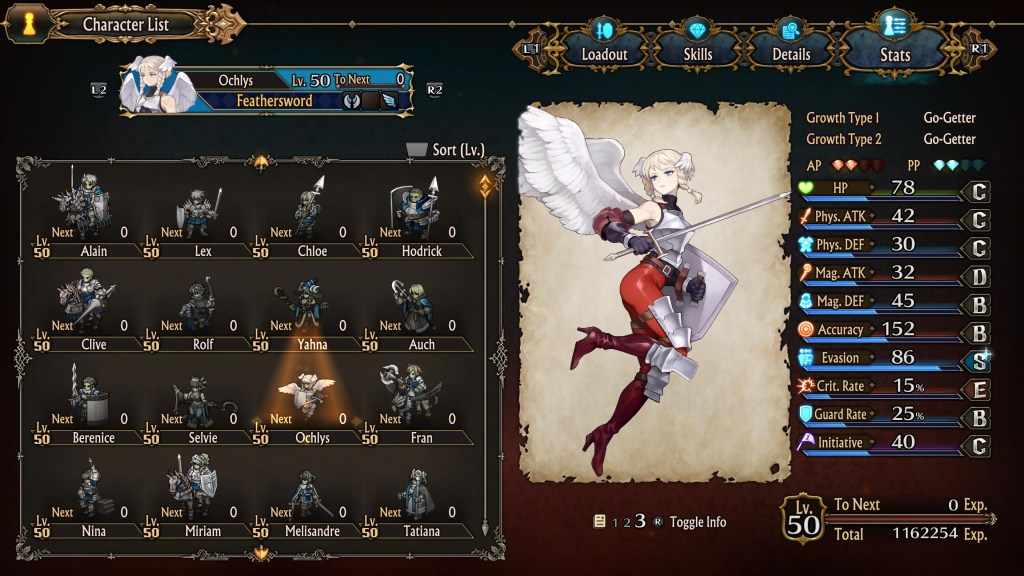Select Melisandre from the character list

click(311, 496)
